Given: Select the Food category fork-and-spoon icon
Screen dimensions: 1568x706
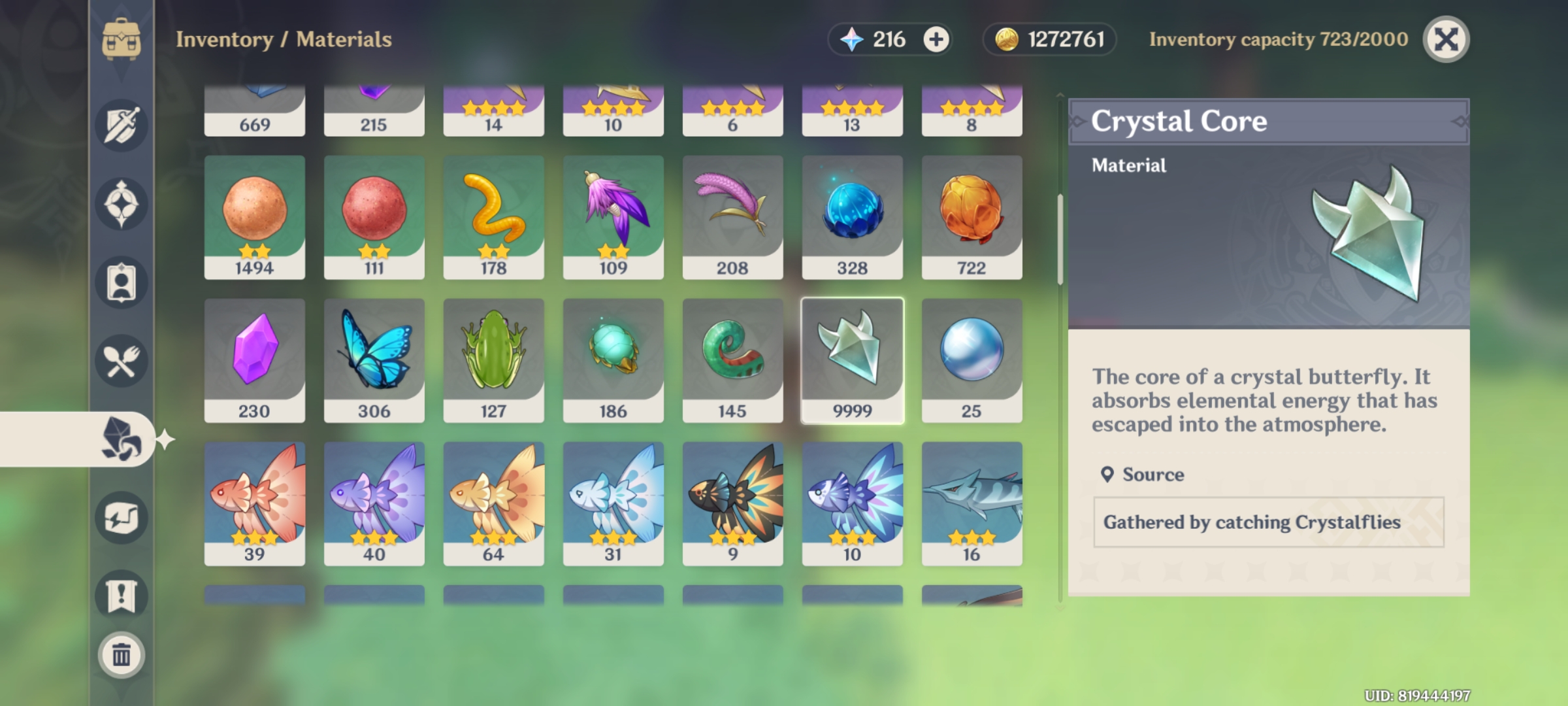Looking at the screenshot, I should click(121, 361).
